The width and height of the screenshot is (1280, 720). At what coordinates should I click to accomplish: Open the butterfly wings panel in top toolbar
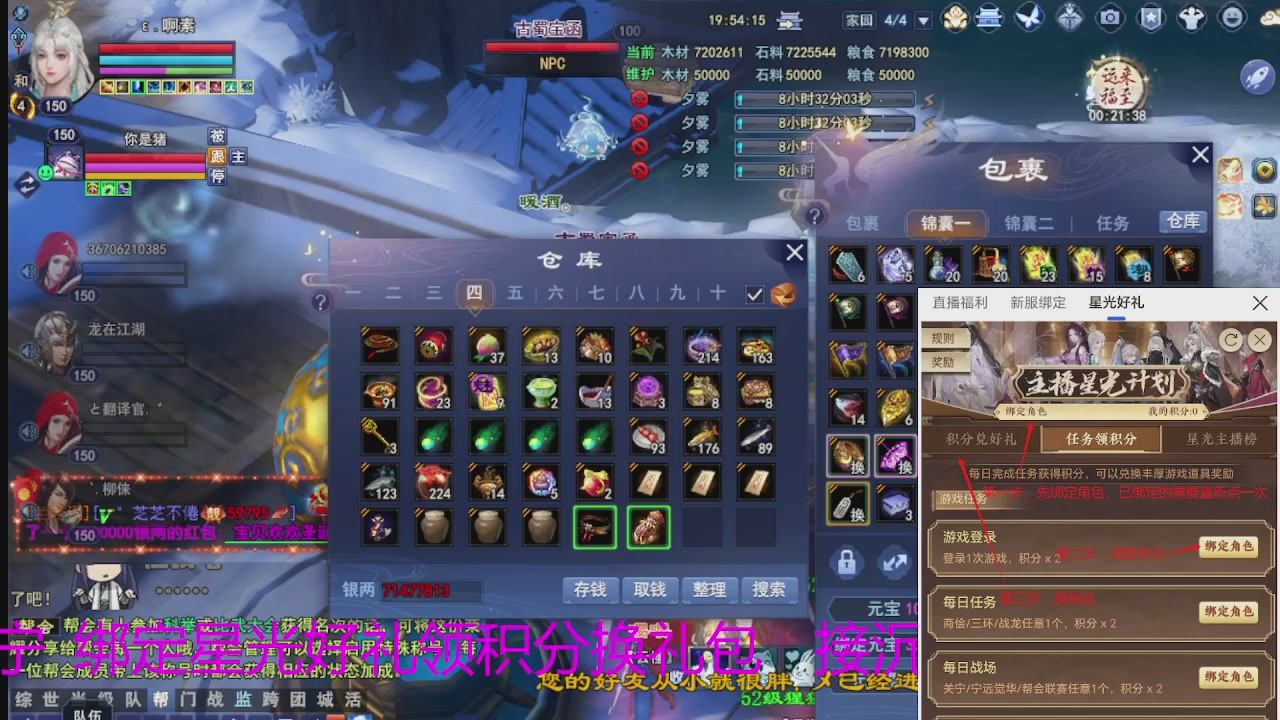(x=1030, y=18)
